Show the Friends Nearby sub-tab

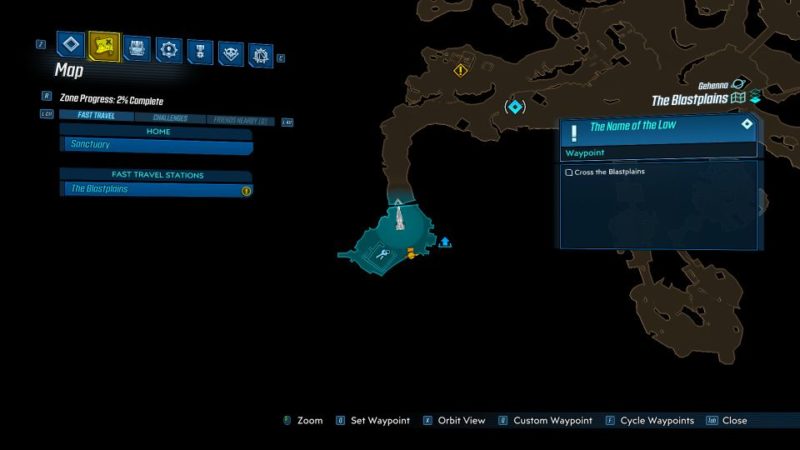pos(241,120)
